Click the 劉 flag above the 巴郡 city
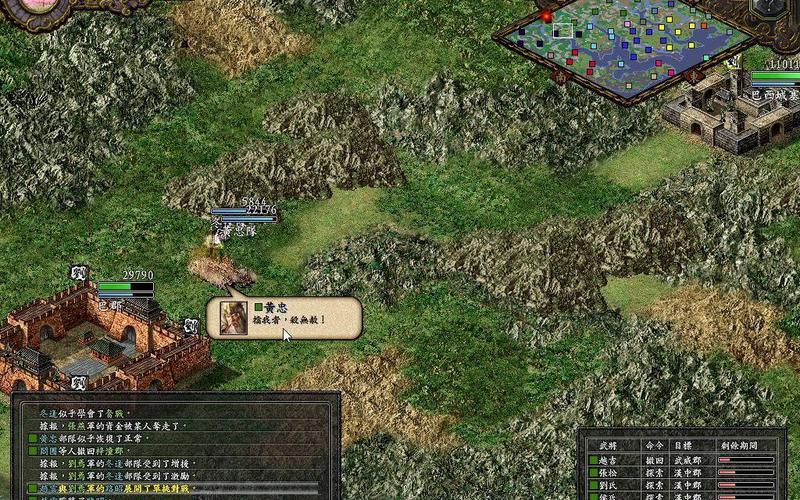The height and width of the screenshot is (500, 800). 79,272
